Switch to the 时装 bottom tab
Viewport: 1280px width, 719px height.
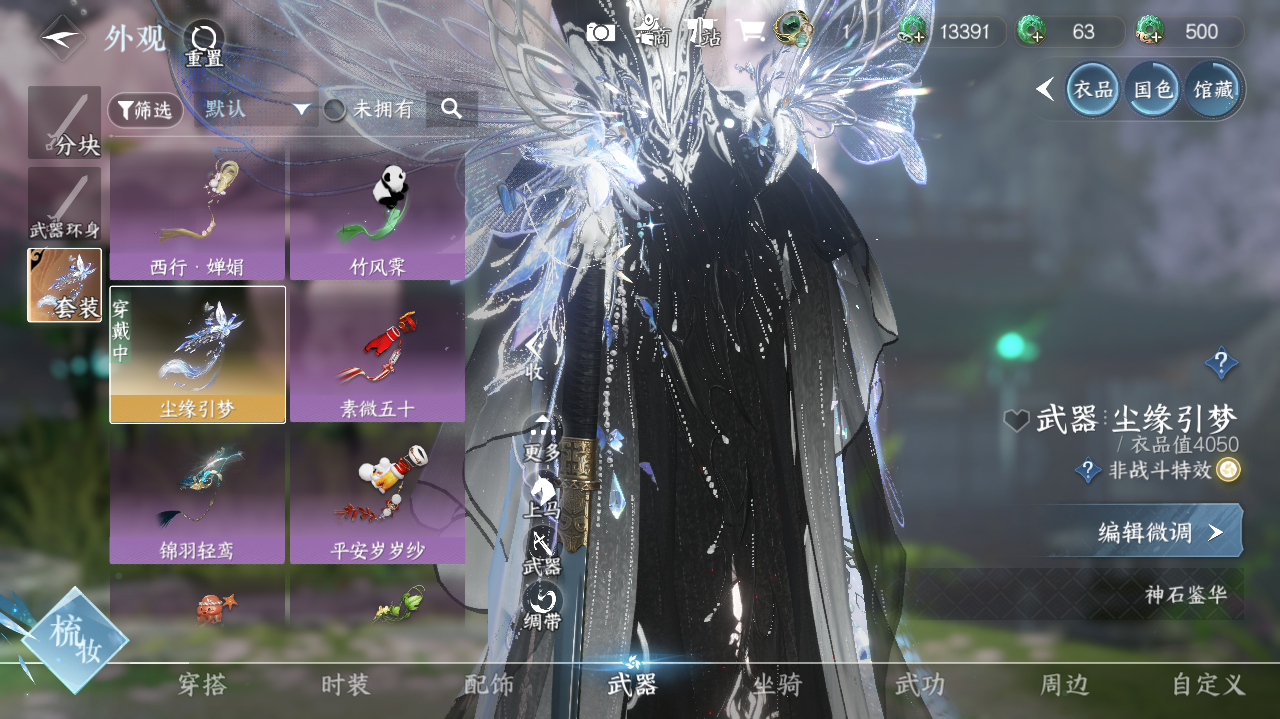pyautogui.click(x=345, y=685)
